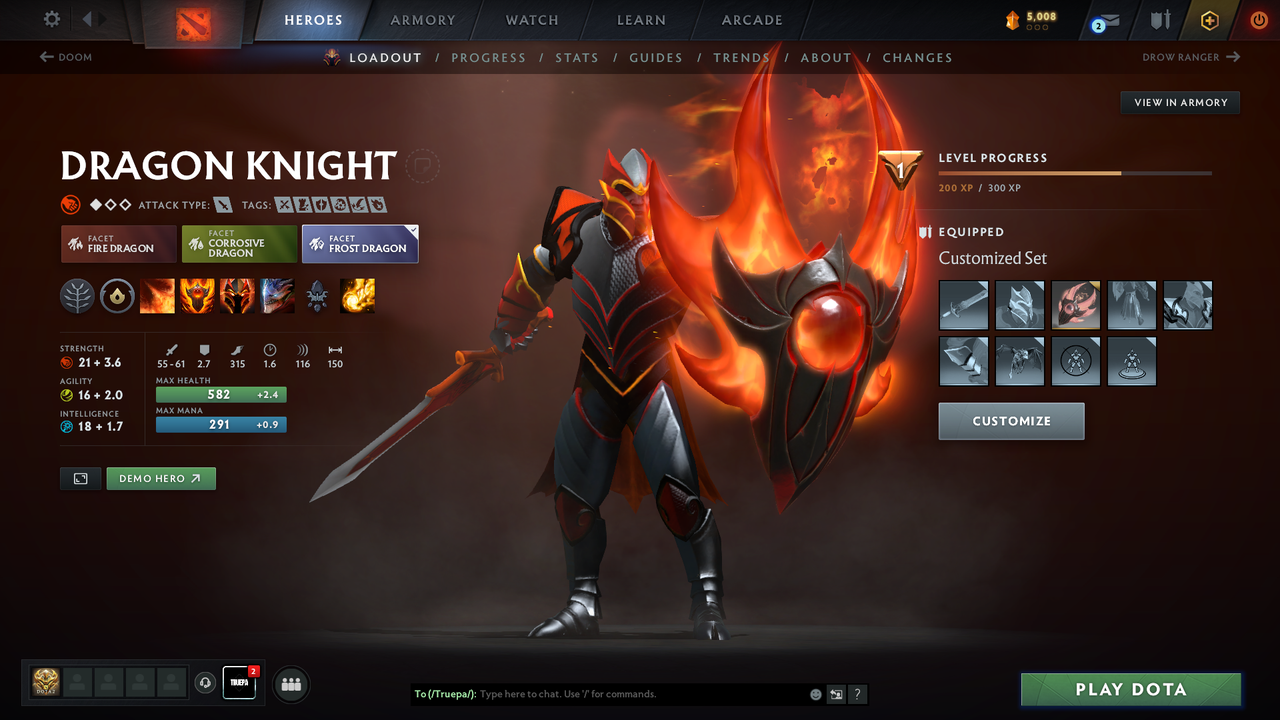The width and height of the screenshot is (1280, 720).
Task: Open the talent tree icon
Action: (77, 296)
